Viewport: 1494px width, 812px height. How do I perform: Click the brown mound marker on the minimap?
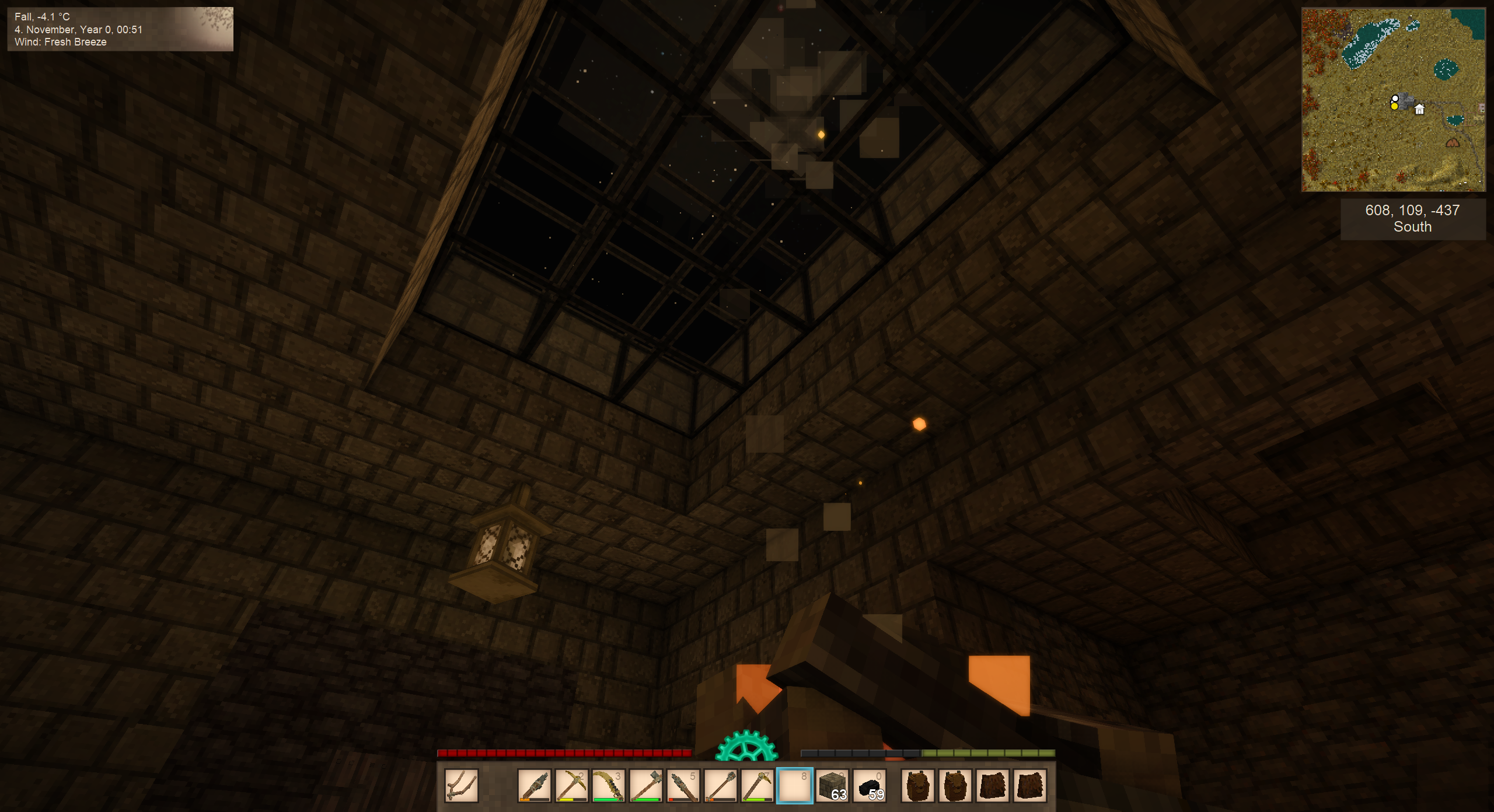point(1453,143)
